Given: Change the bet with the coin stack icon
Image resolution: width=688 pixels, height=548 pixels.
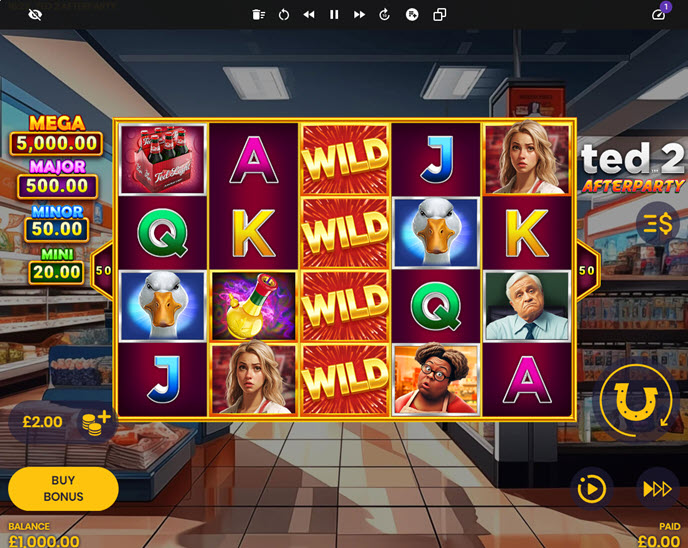Looking at the screenshot, I should click(97, 422).
